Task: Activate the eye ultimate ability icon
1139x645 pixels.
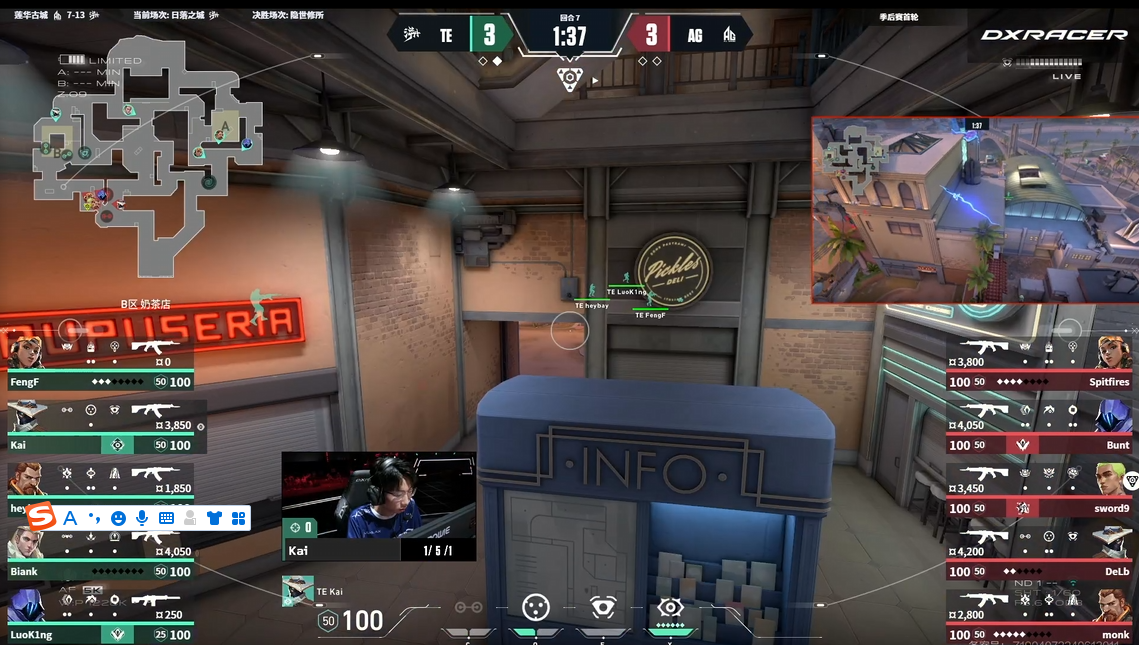Action: 670,607
